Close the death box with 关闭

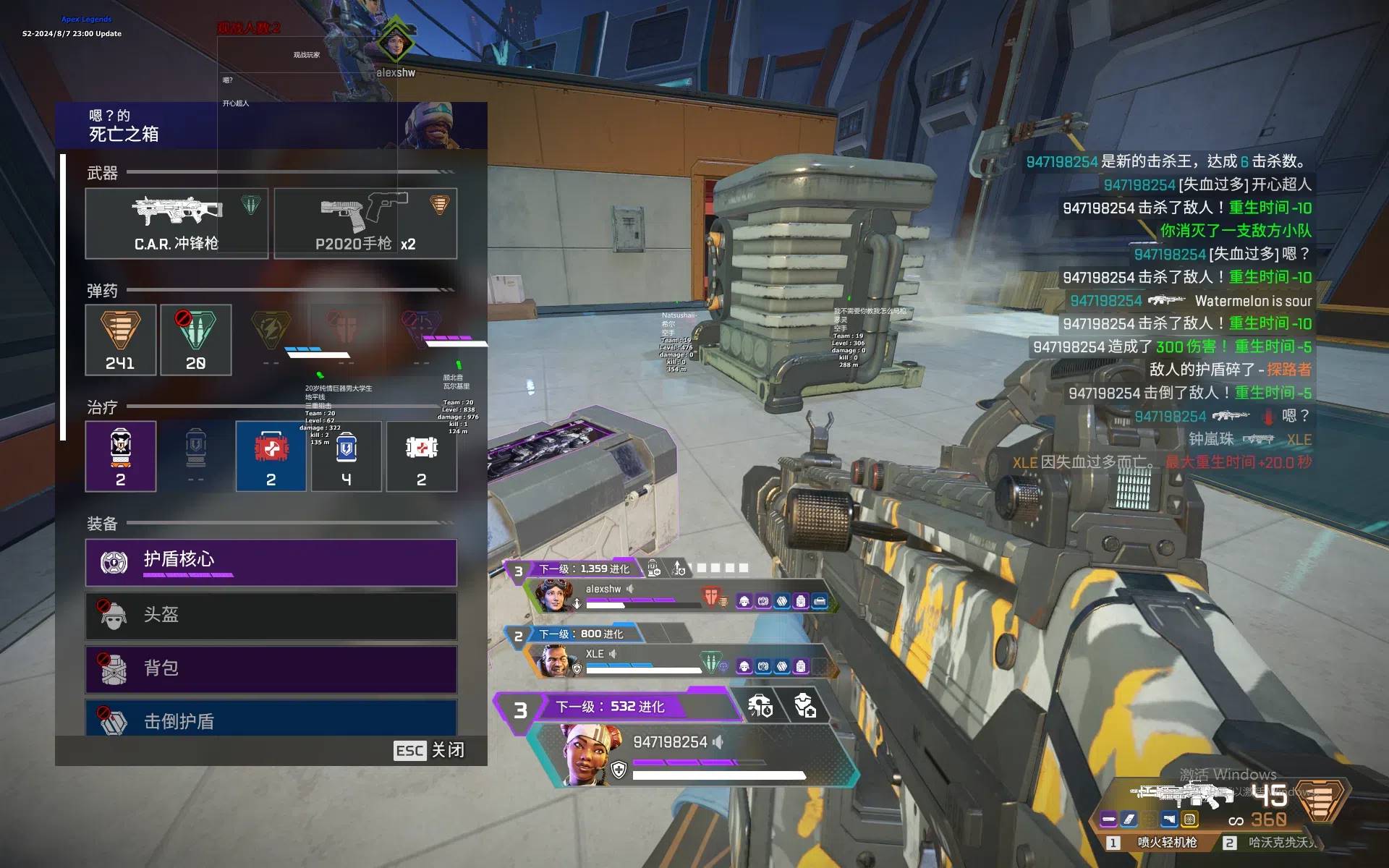coord(430,750)
